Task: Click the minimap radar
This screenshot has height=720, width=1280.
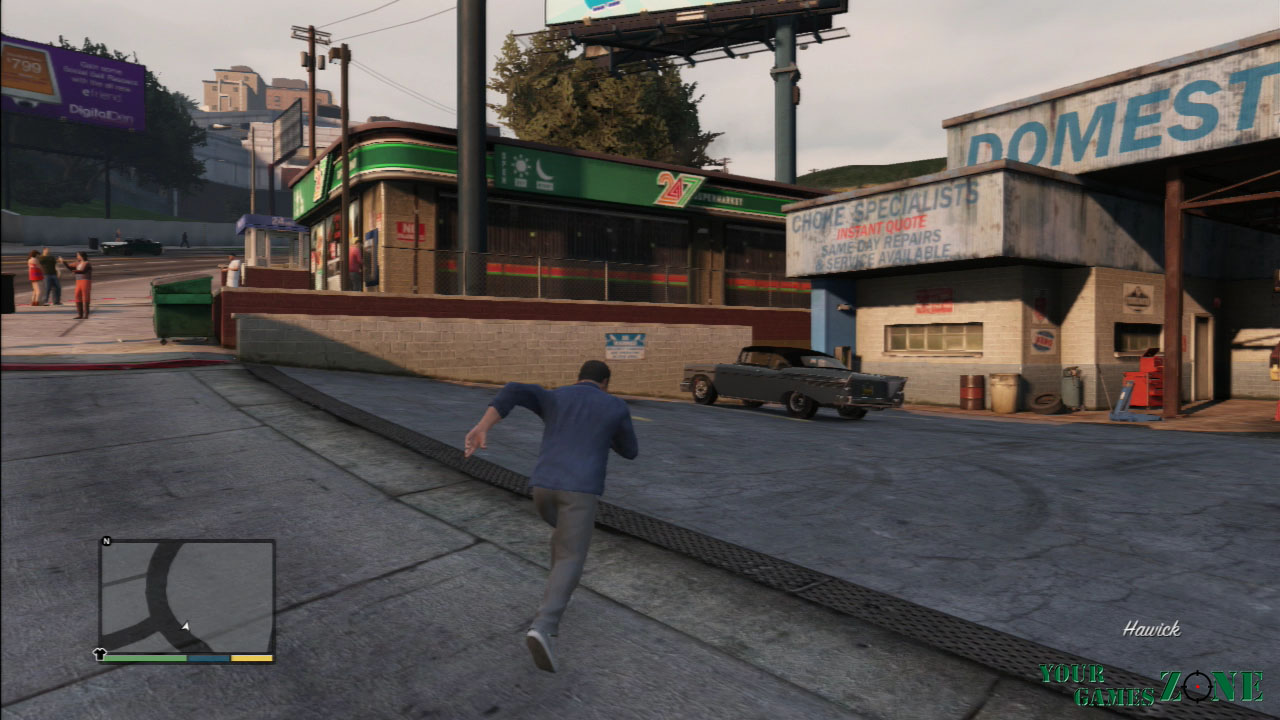Action: (187, 596)
